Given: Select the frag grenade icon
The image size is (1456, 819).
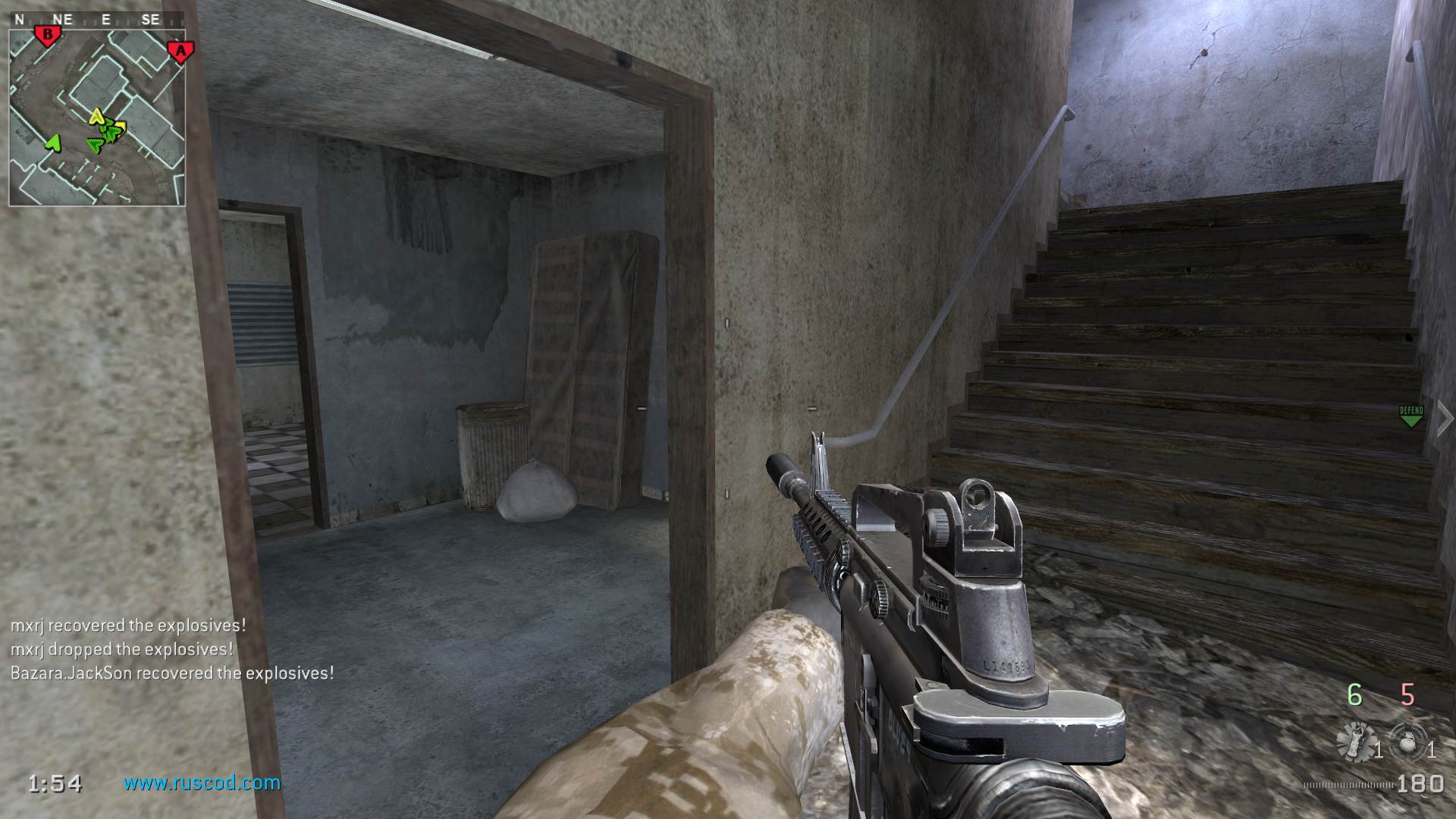Looking at the screenshot, I should click(1409, 741).
